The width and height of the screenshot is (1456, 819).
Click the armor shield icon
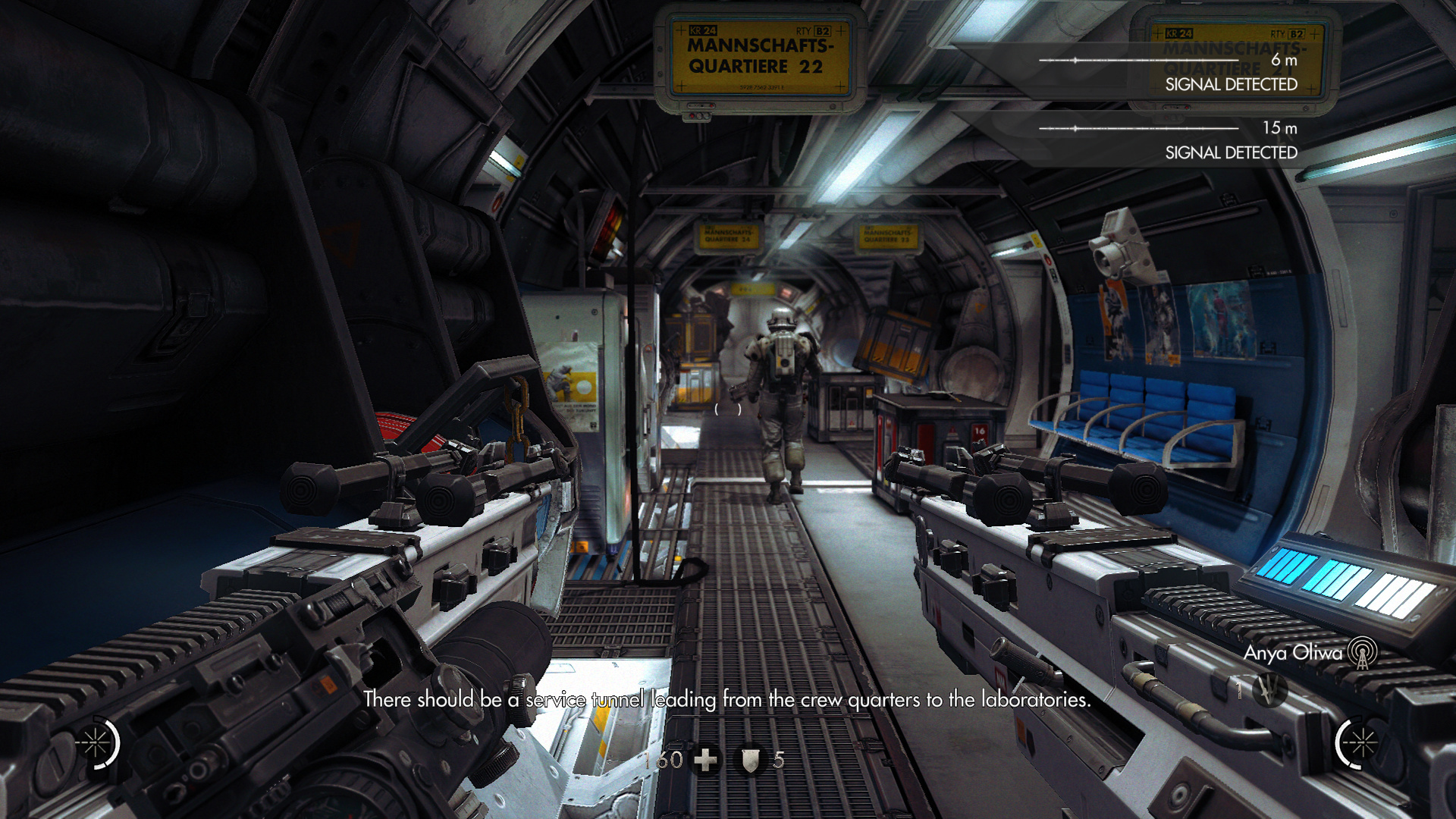coord(750,761)
